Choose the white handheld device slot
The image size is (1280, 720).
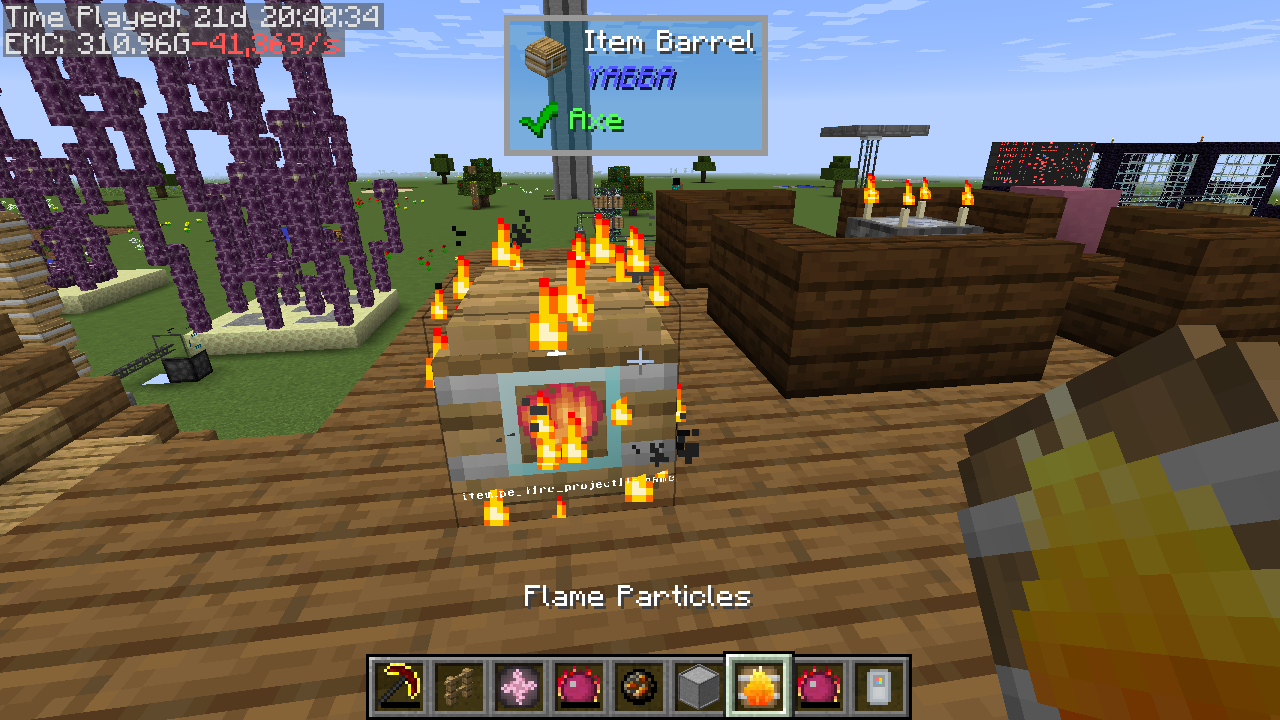point(878,687)
